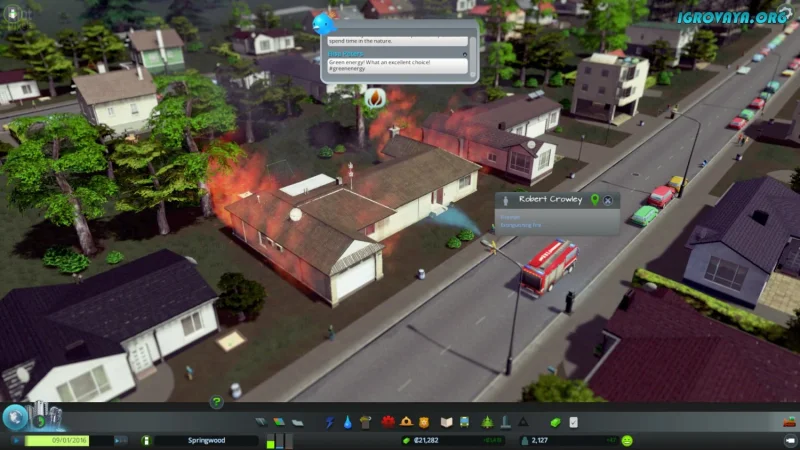Screen dimensions: 800x450
Task: Click the green happiness smiley face icon
Action: 627,440
